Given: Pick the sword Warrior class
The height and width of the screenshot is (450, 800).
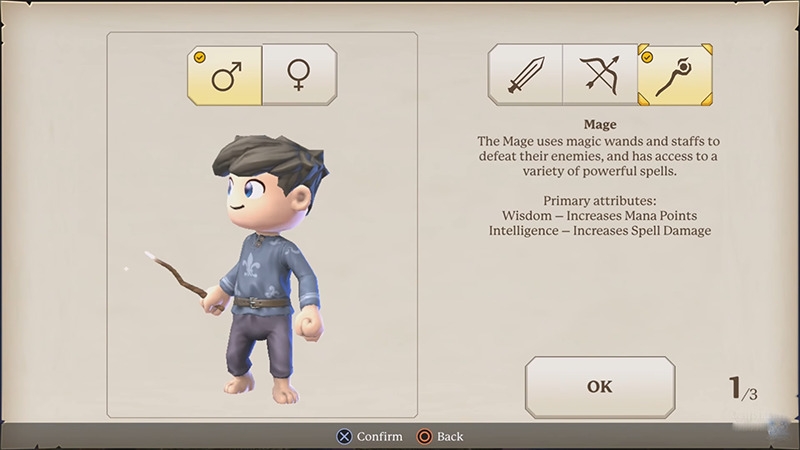Looking at the screenshot, I should point(525,75).
